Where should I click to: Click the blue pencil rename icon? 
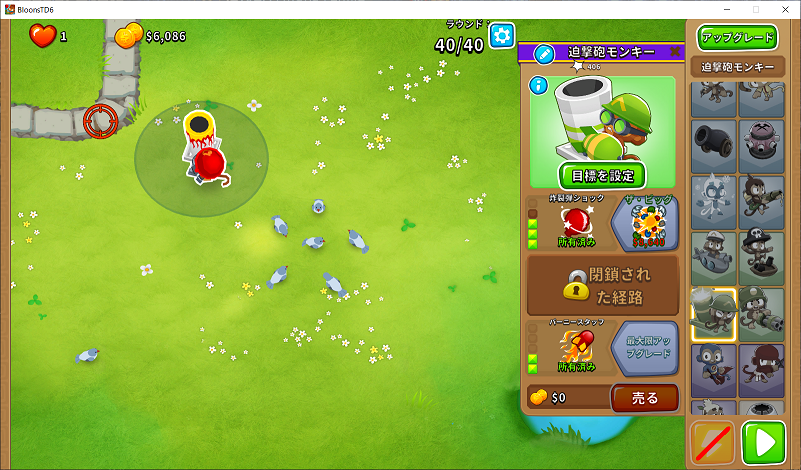click(544, 53)
